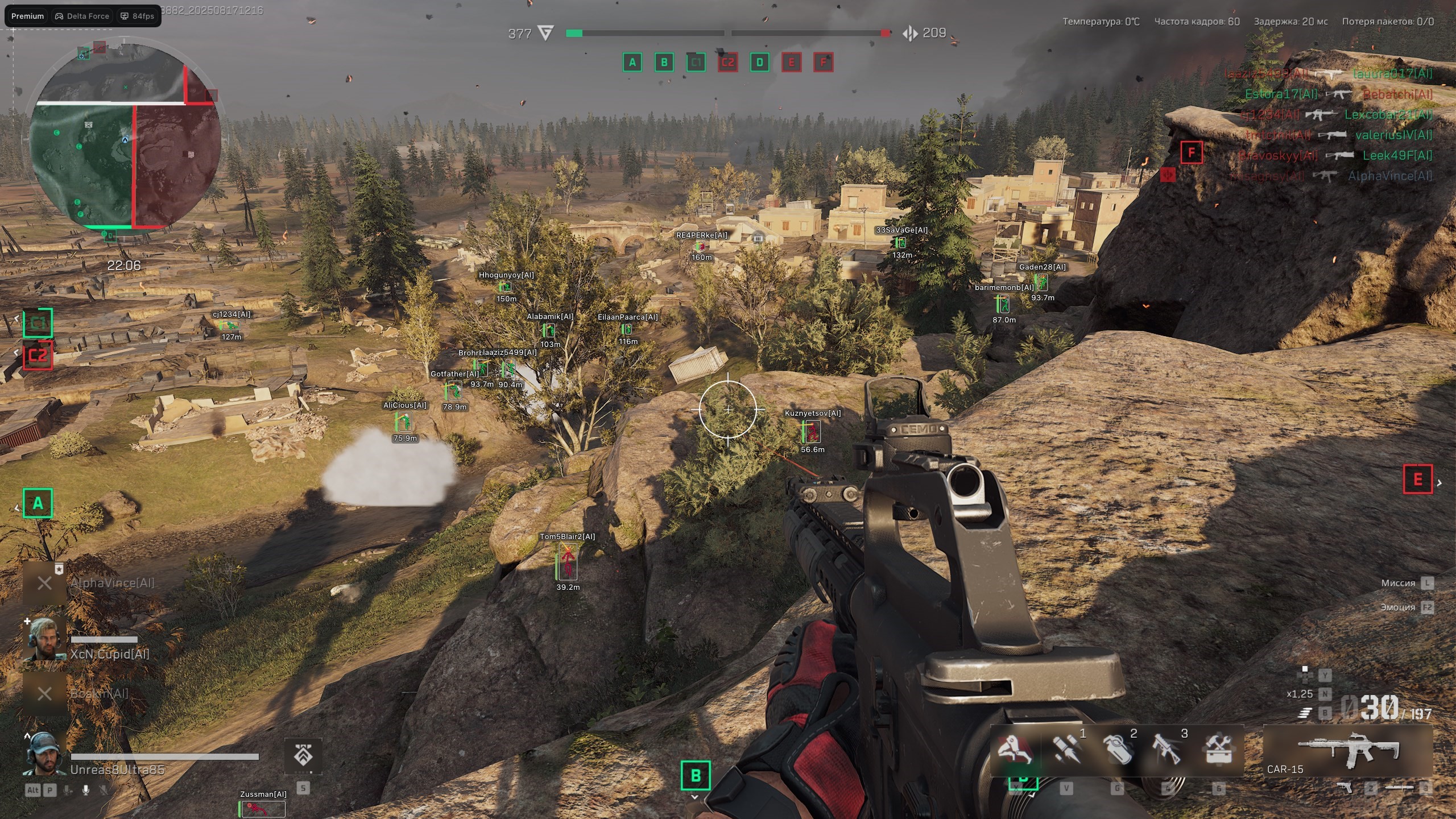The height and width of the screenshot is (819, 1456).
Task: Toggle the active microphone icon
Action: point(86,790)
